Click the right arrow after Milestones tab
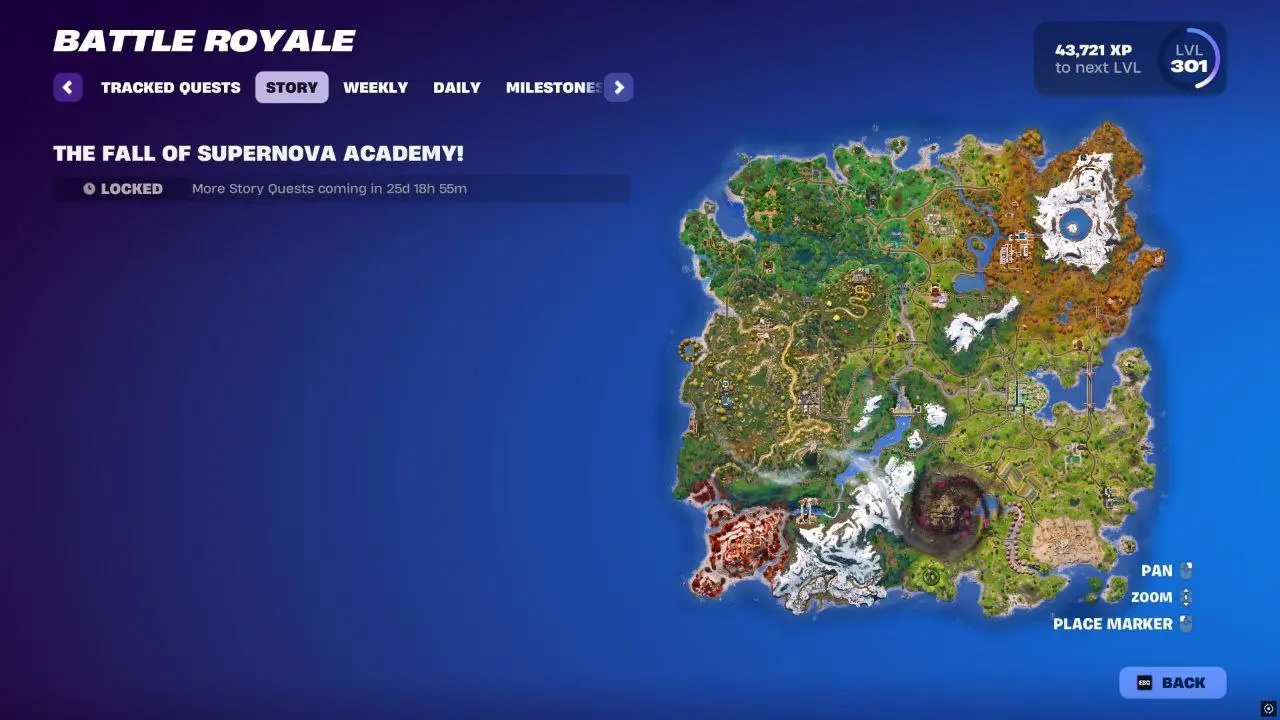 click(x=619, y=87)
